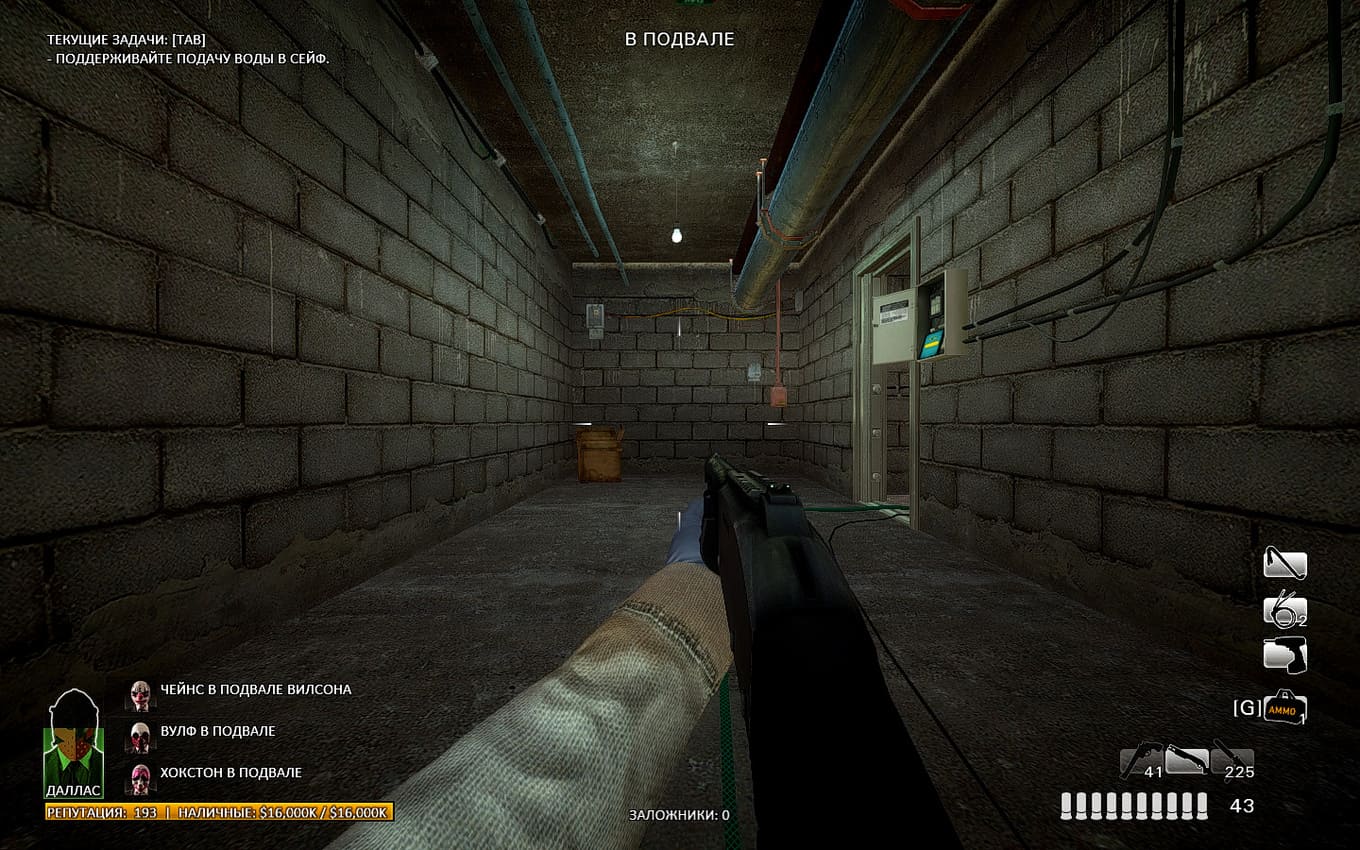Choose the drill tool icon

[1284, 656]
